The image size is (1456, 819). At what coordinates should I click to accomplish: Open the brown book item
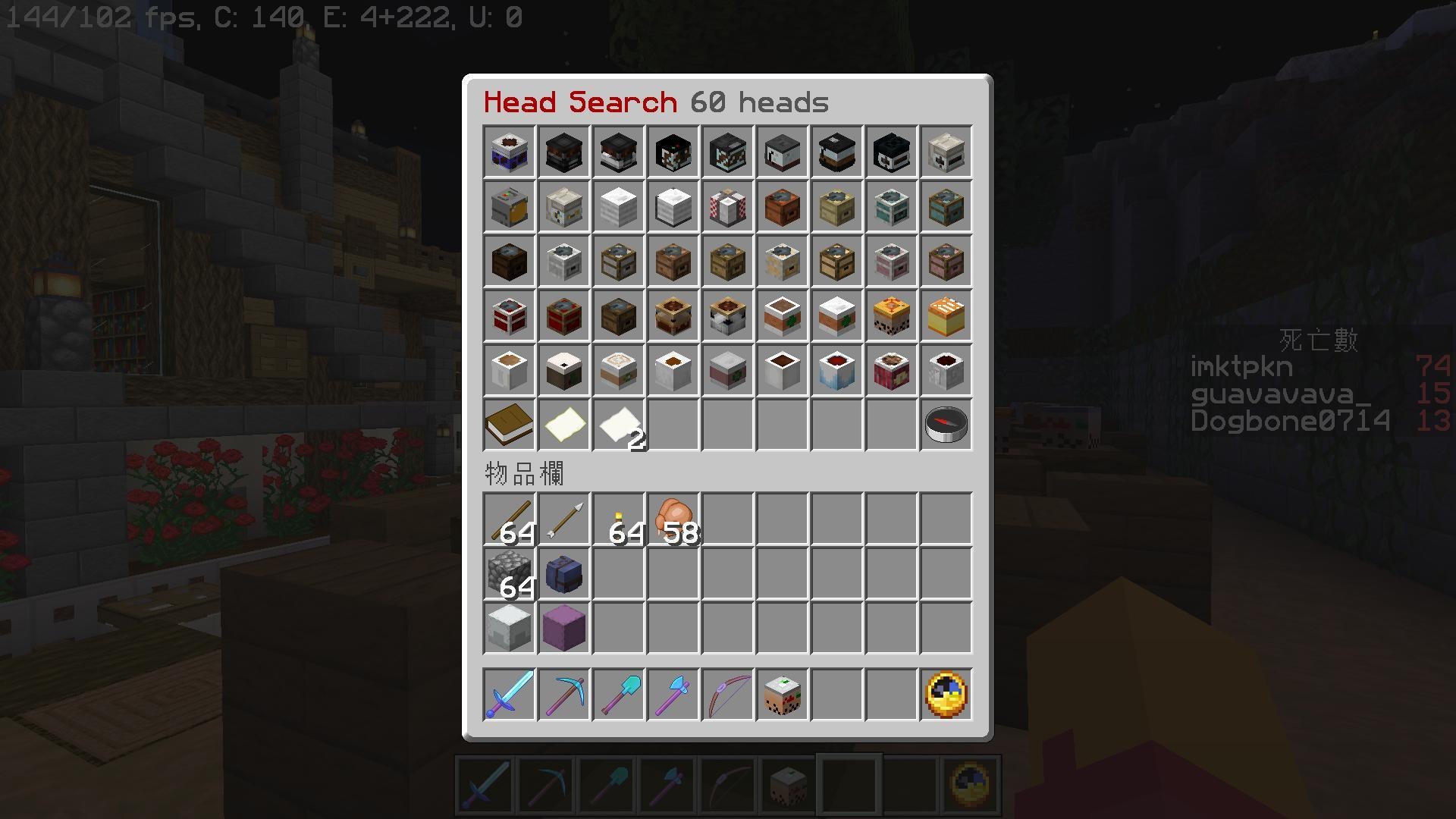[x=508, y=425]
